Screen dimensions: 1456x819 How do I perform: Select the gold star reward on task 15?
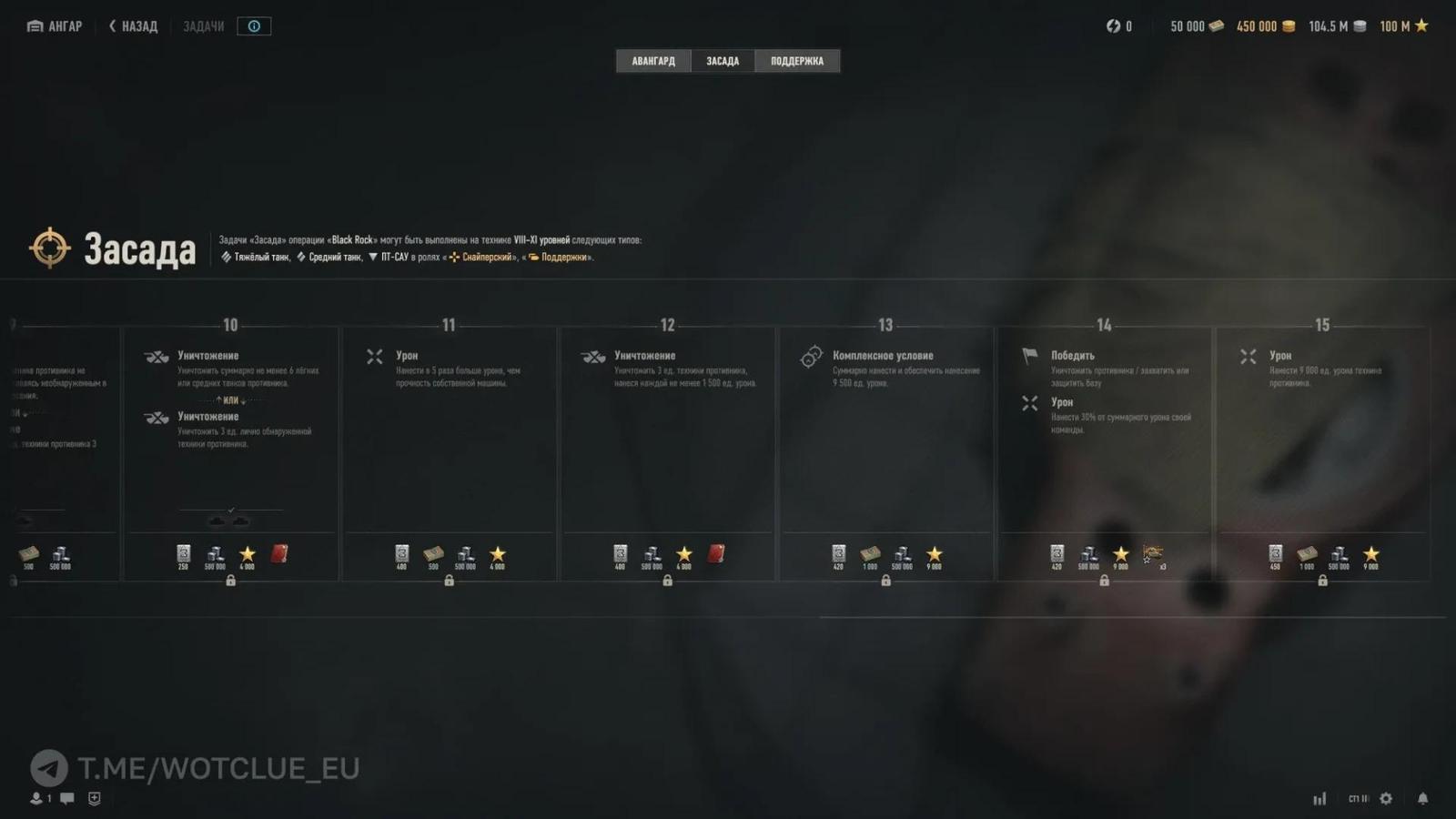pos(1373,552)
